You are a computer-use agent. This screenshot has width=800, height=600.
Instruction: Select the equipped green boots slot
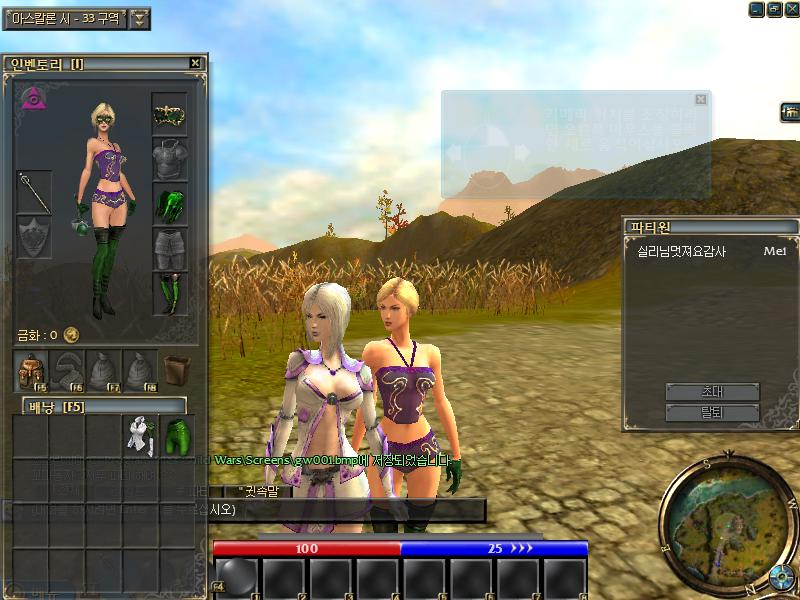[x=170, y=293]
